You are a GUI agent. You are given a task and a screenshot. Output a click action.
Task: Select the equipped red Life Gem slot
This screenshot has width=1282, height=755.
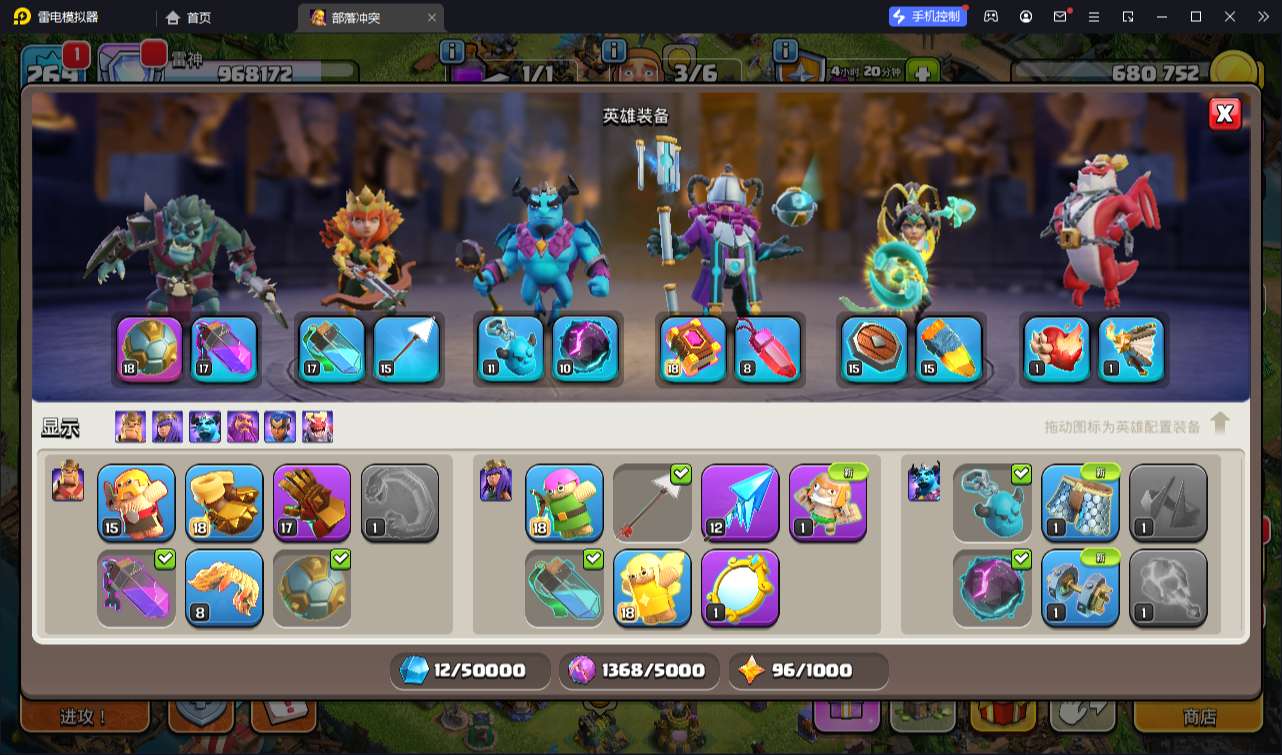(x=767, y=349)
